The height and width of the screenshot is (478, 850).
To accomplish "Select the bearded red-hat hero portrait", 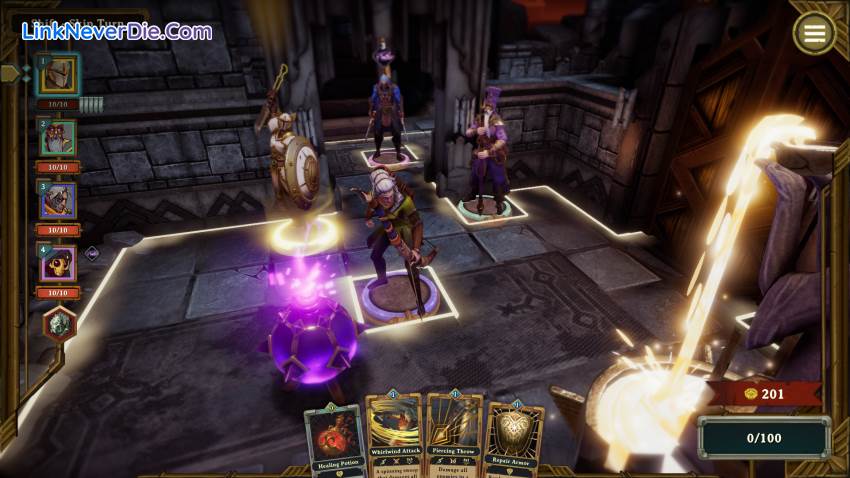I will tap(58, 138).
